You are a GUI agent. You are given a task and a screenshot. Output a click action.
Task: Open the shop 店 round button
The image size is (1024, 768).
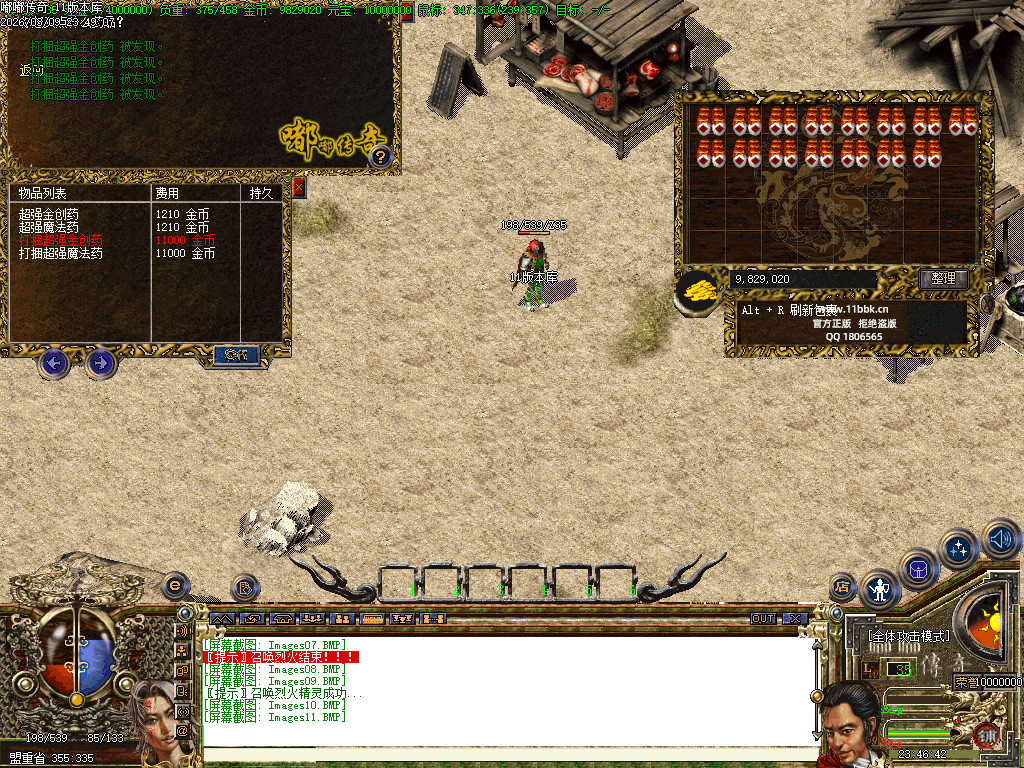(842, 586)
